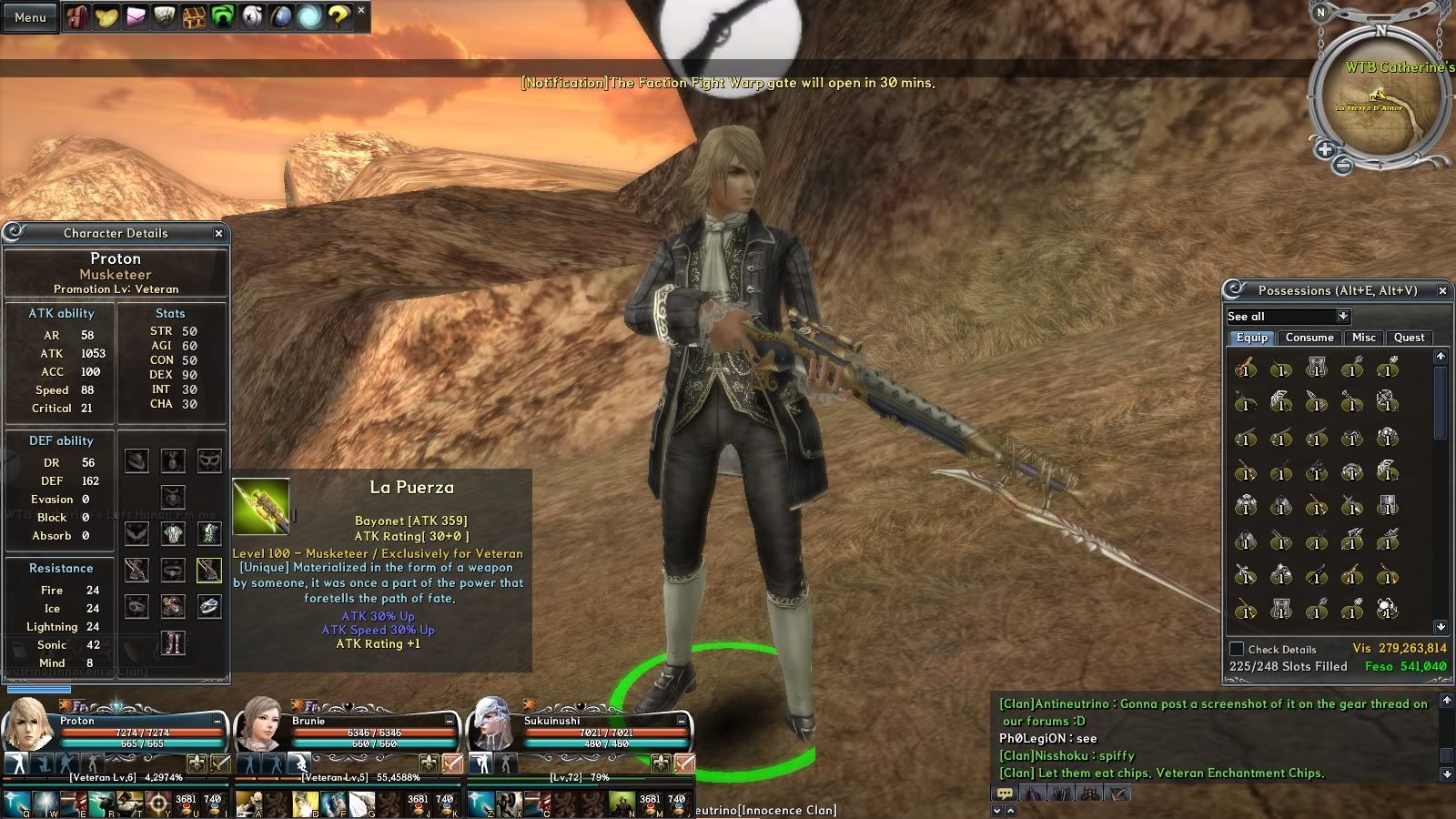Viewport: 1456px width, 819px height.
Task: Click the treasure chest toolbar icon
Action: click(193, 17)
